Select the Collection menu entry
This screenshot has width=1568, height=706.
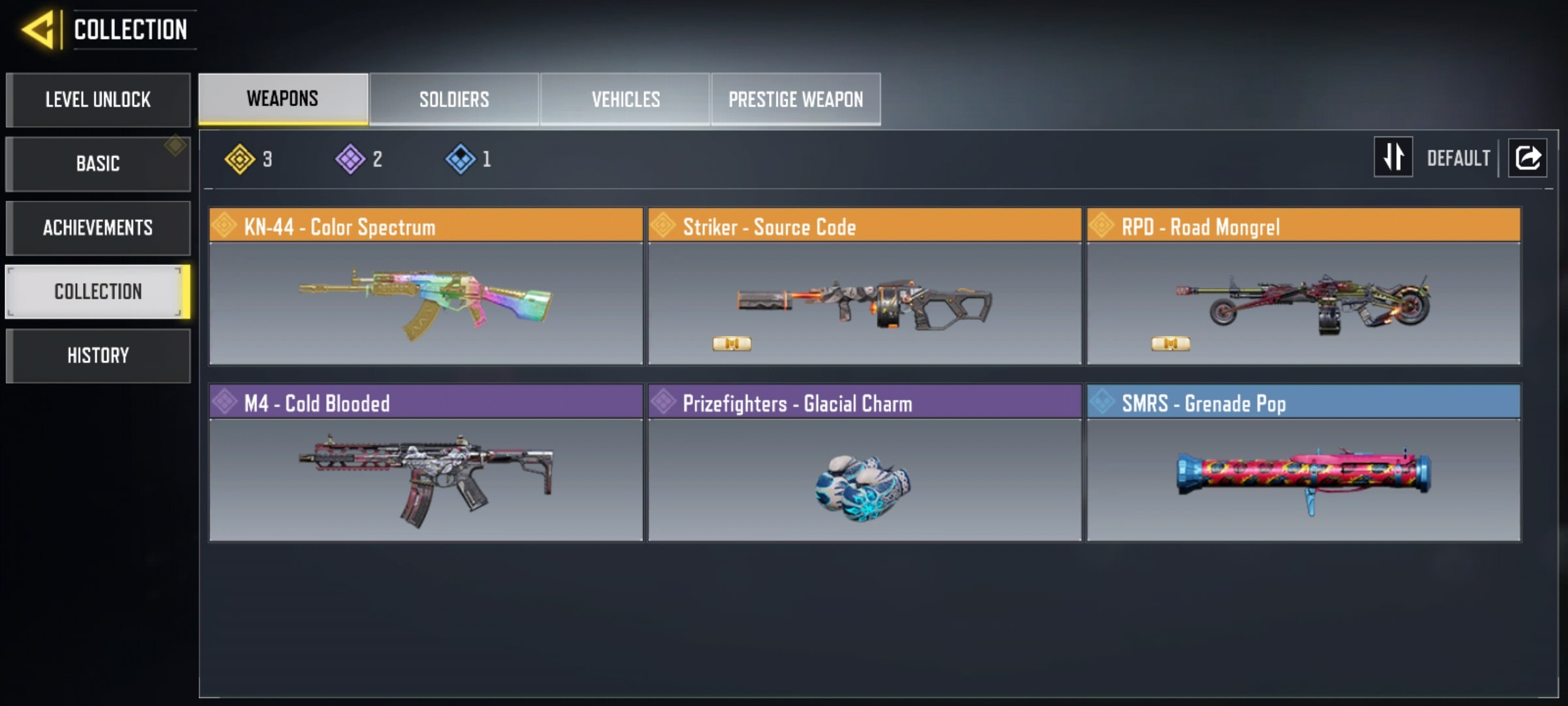point(98,292)
